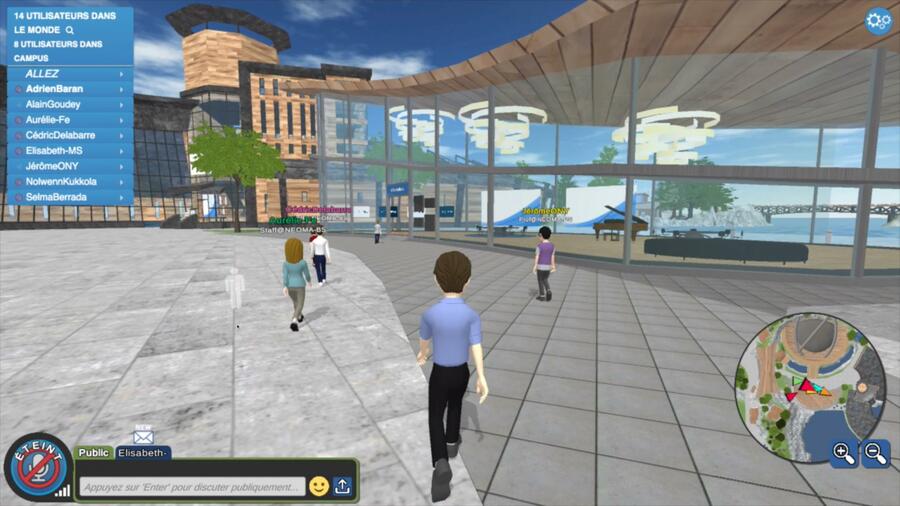Zoom out on the minimap
This screenshot has height=506, width=900.
point(875,454)
